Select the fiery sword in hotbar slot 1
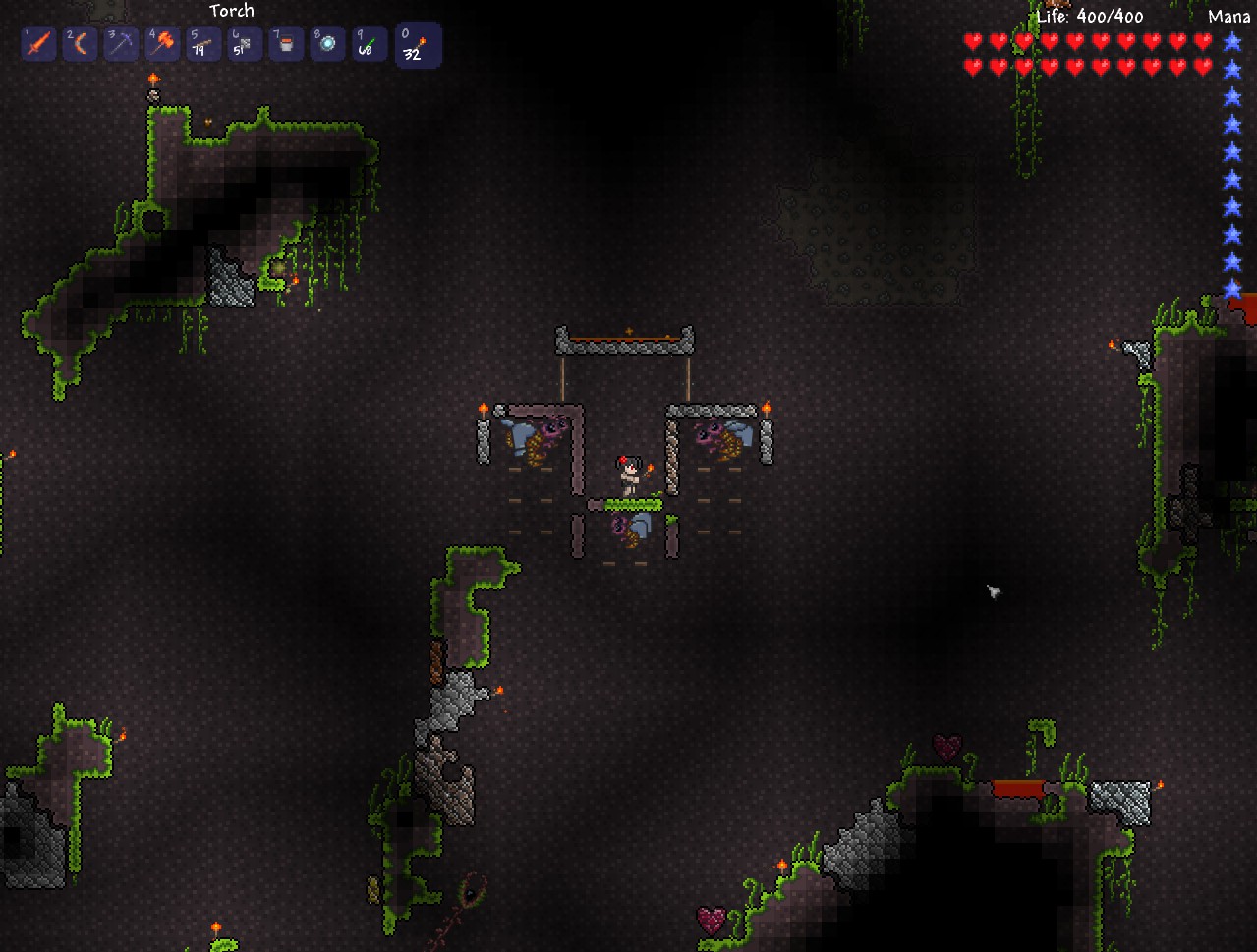The height and width of the screenshot is (952, 1257). 38,44
